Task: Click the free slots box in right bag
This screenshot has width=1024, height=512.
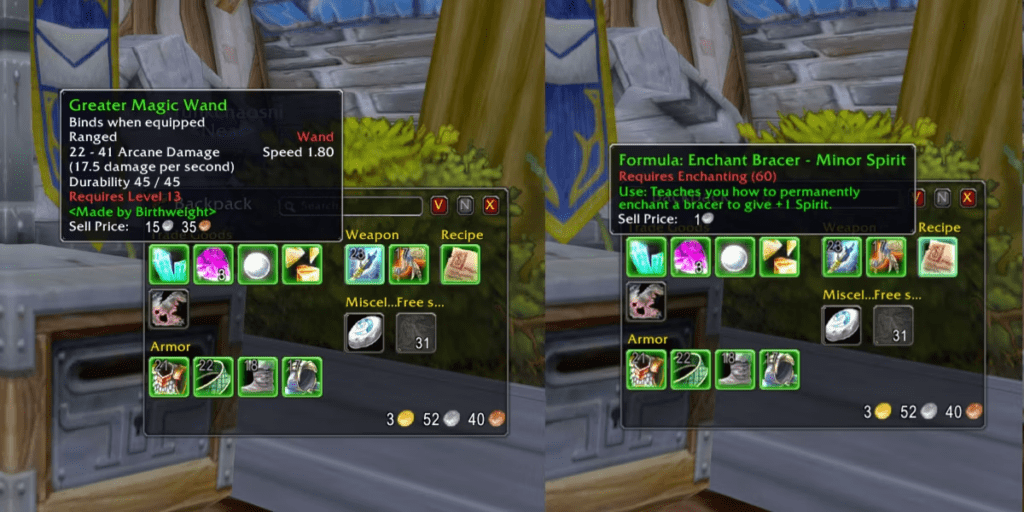Action: click(x=892, y=325)
